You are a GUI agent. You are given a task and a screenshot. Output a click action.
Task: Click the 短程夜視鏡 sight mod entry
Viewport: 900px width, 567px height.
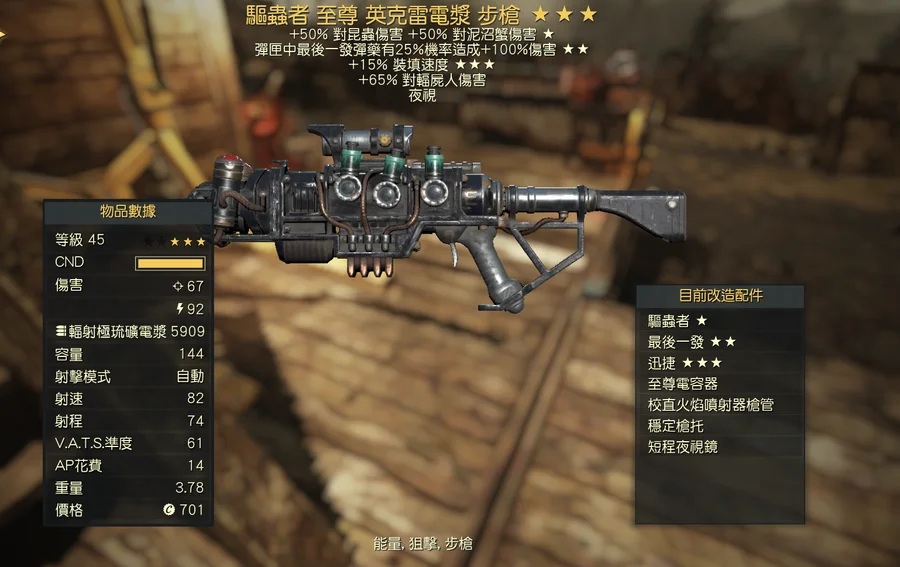[719, 447]
